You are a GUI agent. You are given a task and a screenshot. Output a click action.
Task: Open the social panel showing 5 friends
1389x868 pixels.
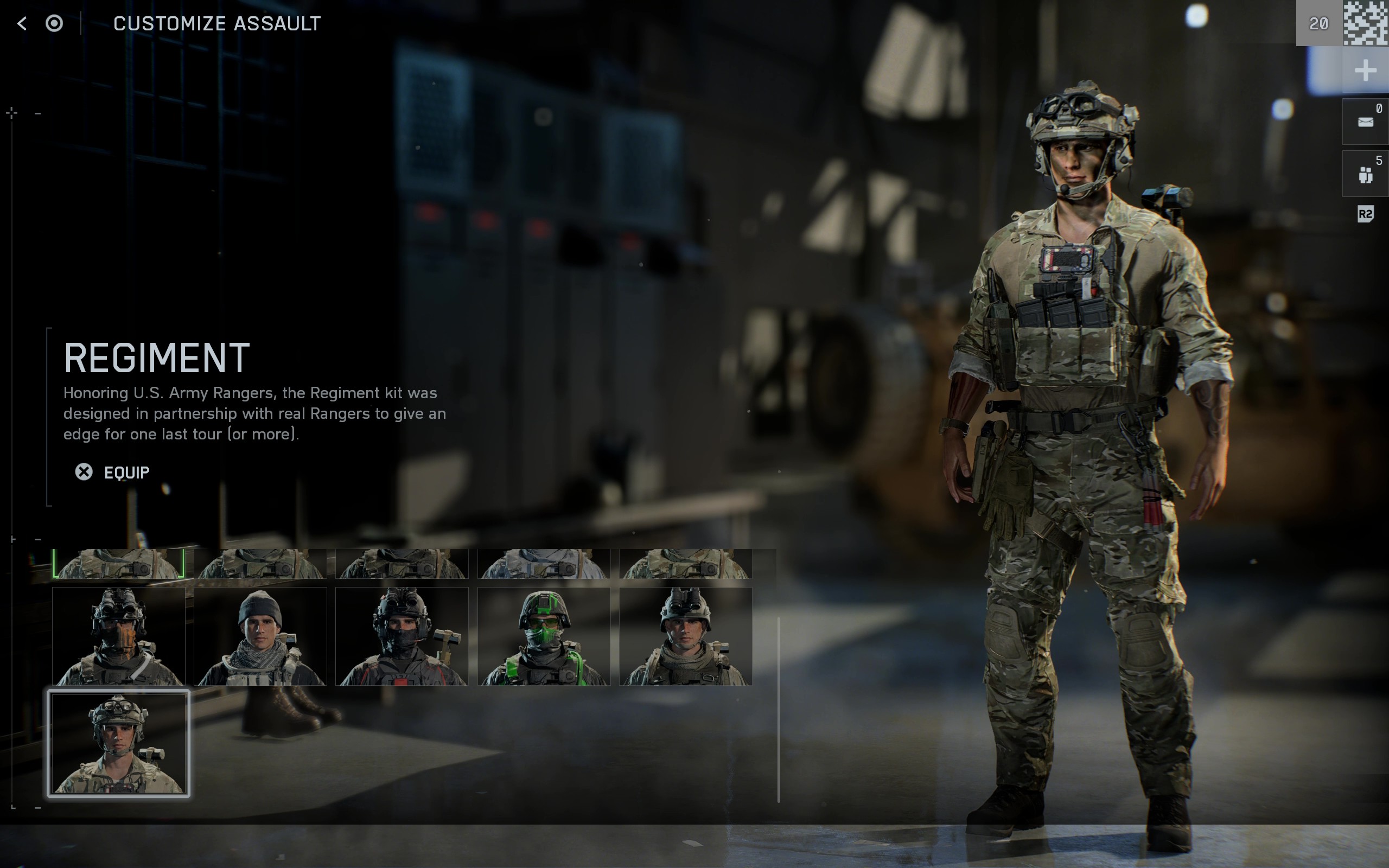[1366, 173]
